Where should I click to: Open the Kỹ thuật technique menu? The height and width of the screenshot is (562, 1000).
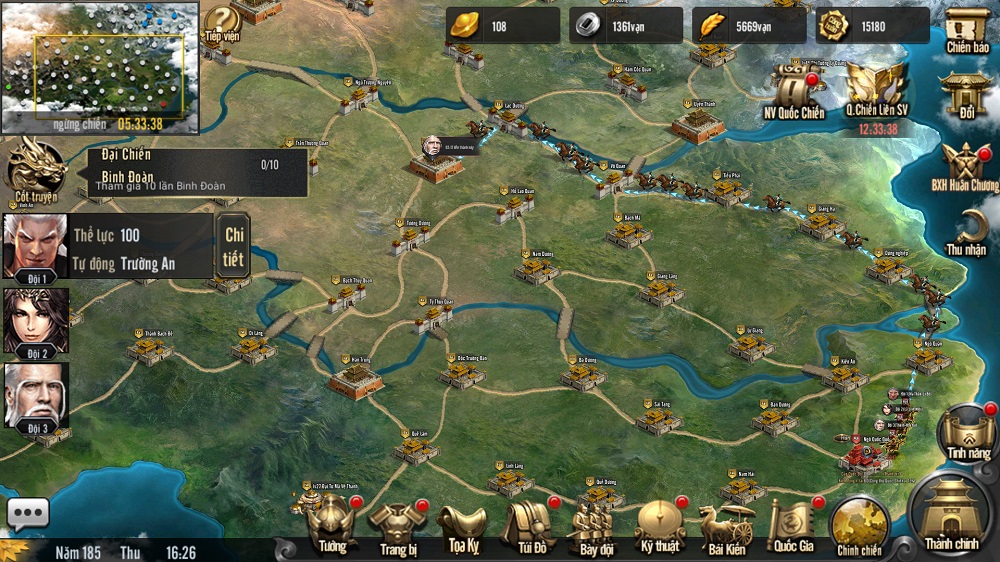(x=660, y=523)
